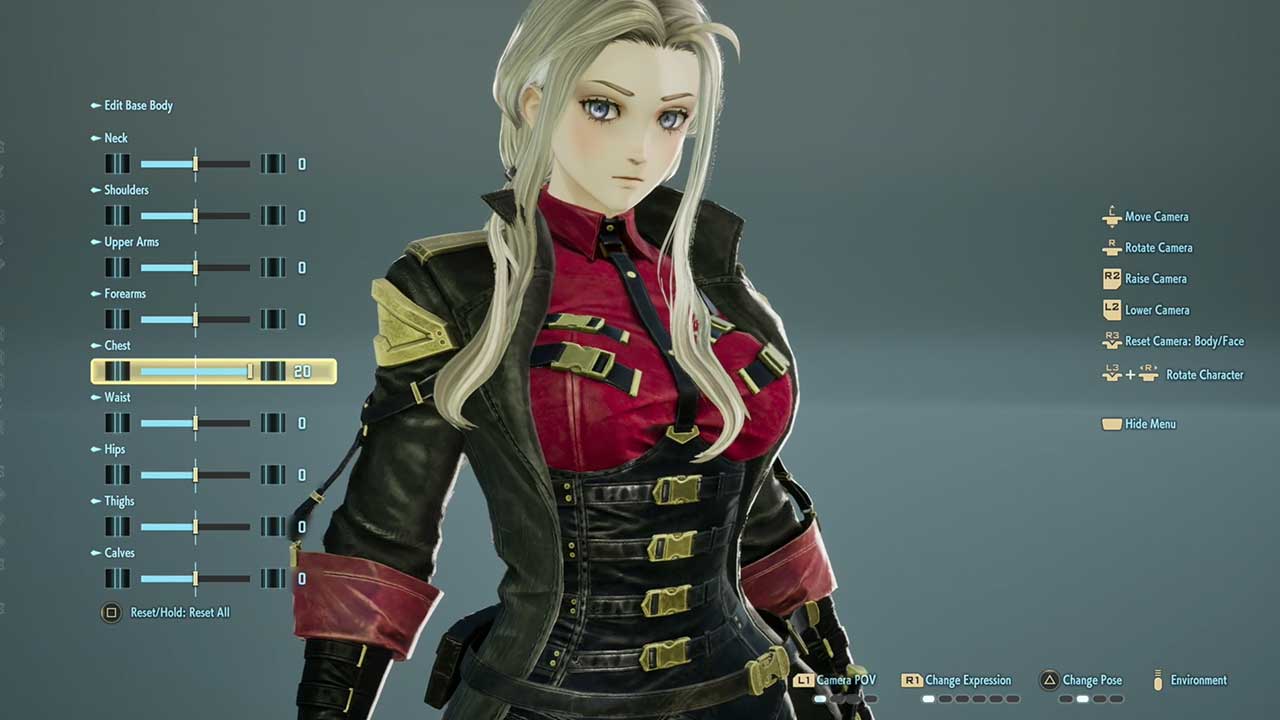
Task: Change Expression at the bottom bar
Action: pyautogui.click(x=967, y=680)
